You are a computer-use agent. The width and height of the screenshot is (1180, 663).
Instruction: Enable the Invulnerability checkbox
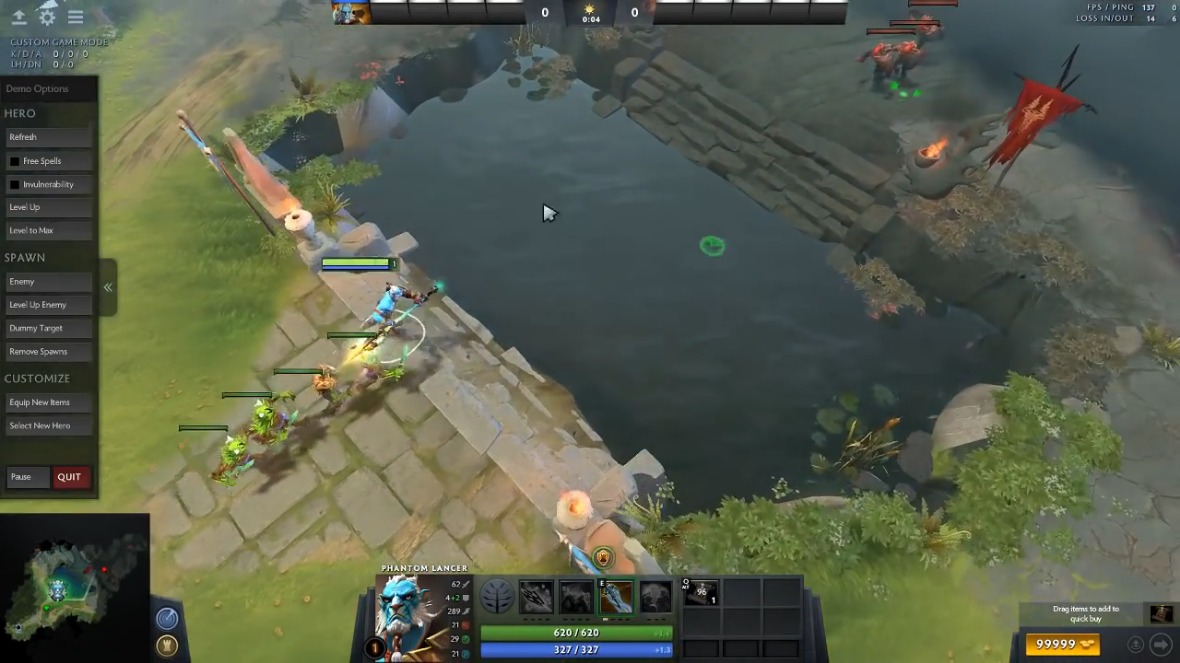(x=15, y=185)
